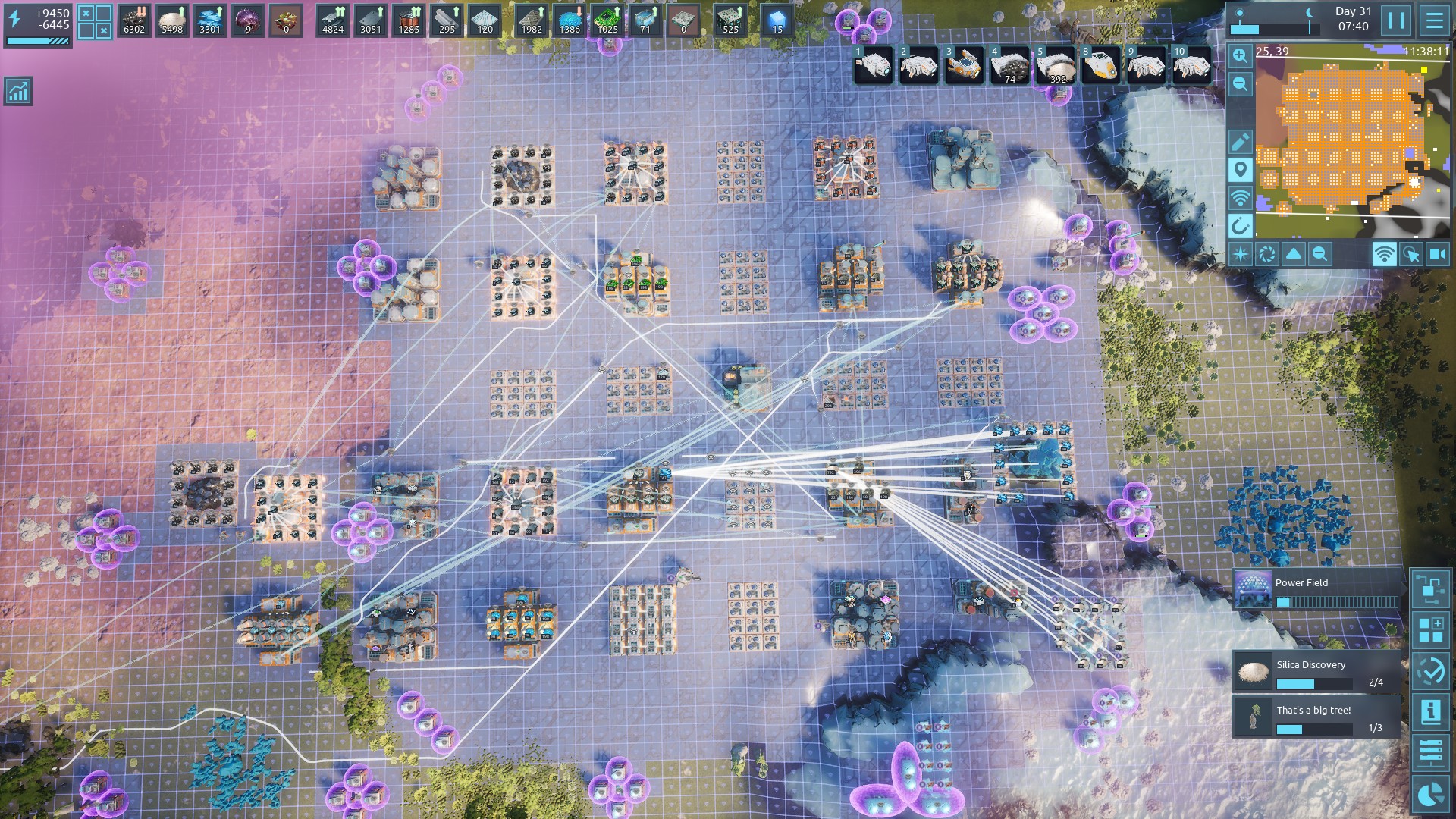Image resolution: width=1456 pixels, height=819 pixels.
Task: Select drone group 8 with yellow ship
Action: click(1101, 65)
